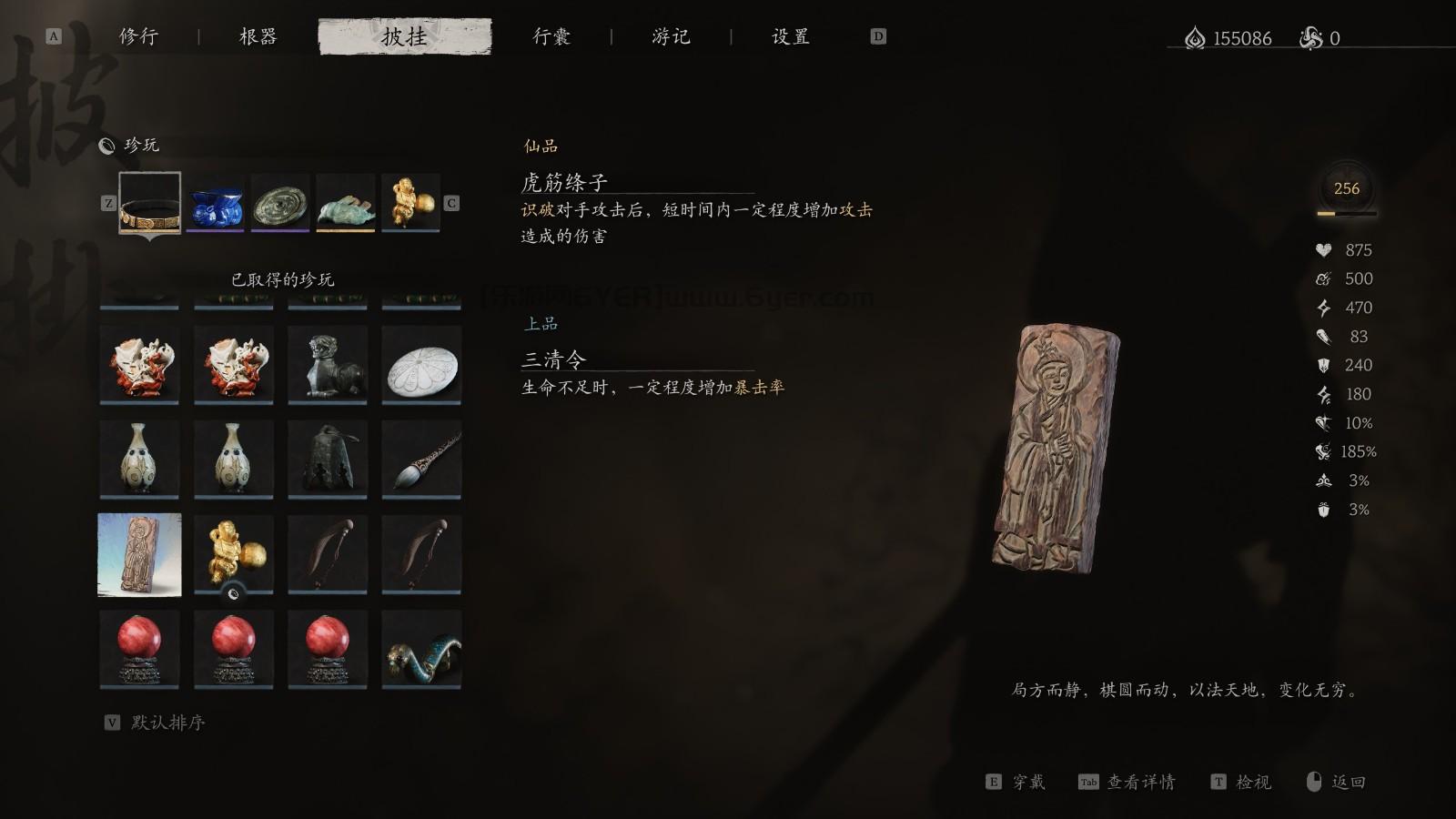Open the 设置 tab

point(790,37)
